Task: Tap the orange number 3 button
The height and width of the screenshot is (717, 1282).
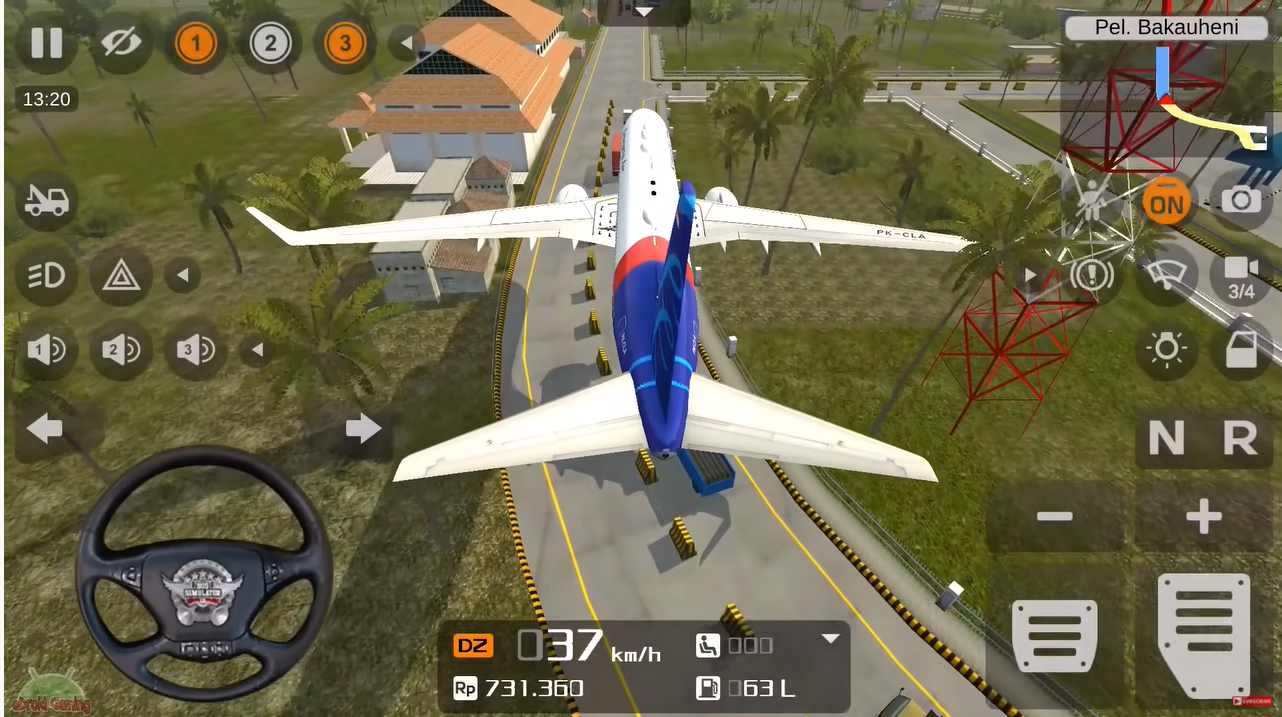Action: pyautogui.click(x=345, y=43)
